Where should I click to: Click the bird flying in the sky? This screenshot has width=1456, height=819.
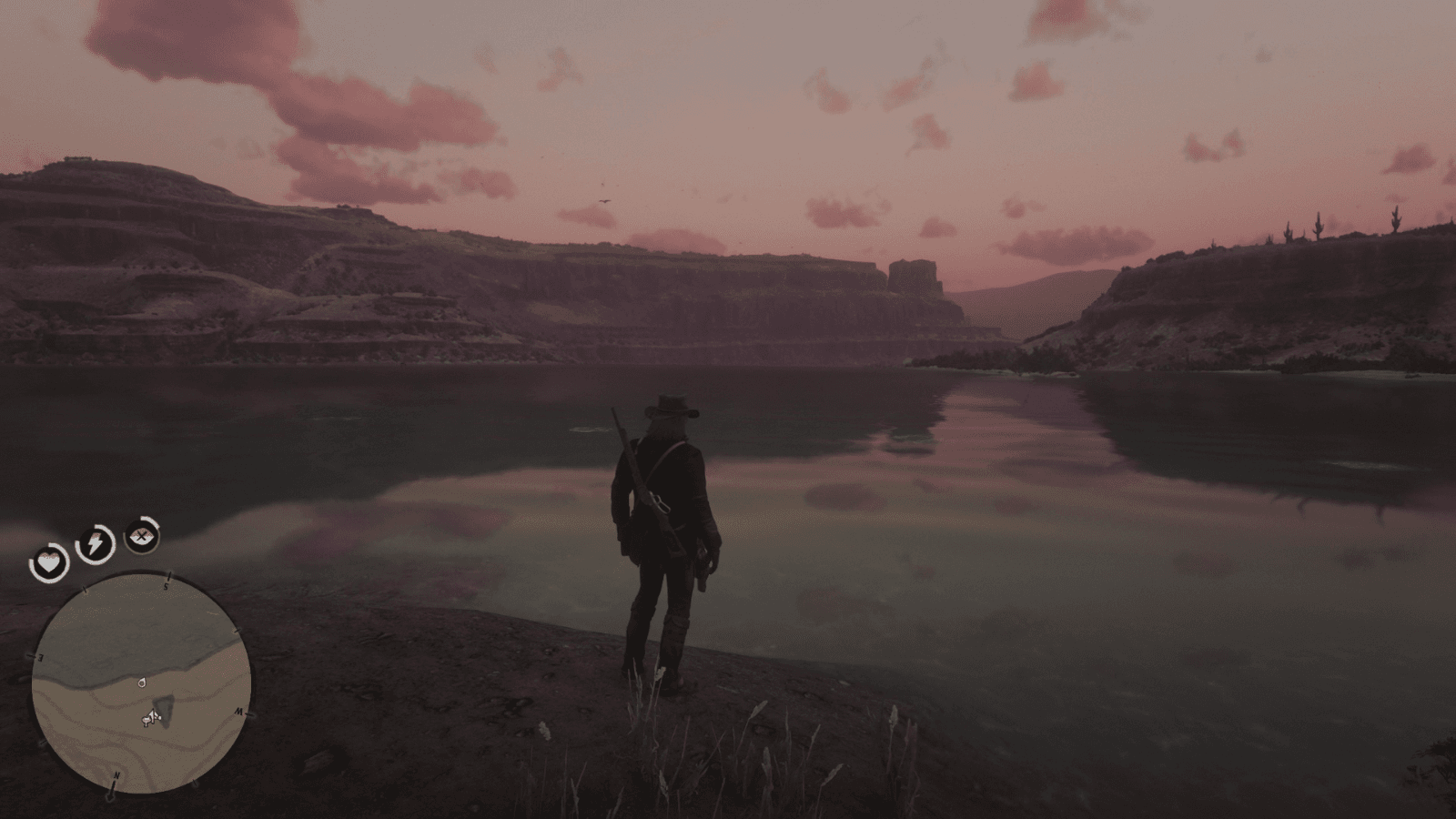click(x=605, y=201)
